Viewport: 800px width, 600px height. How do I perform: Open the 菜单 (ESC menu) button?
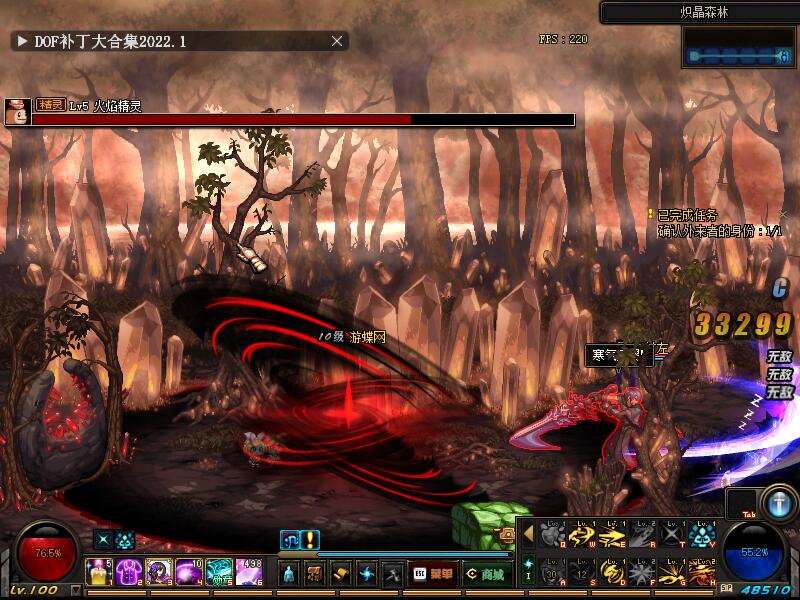(433, 574)
